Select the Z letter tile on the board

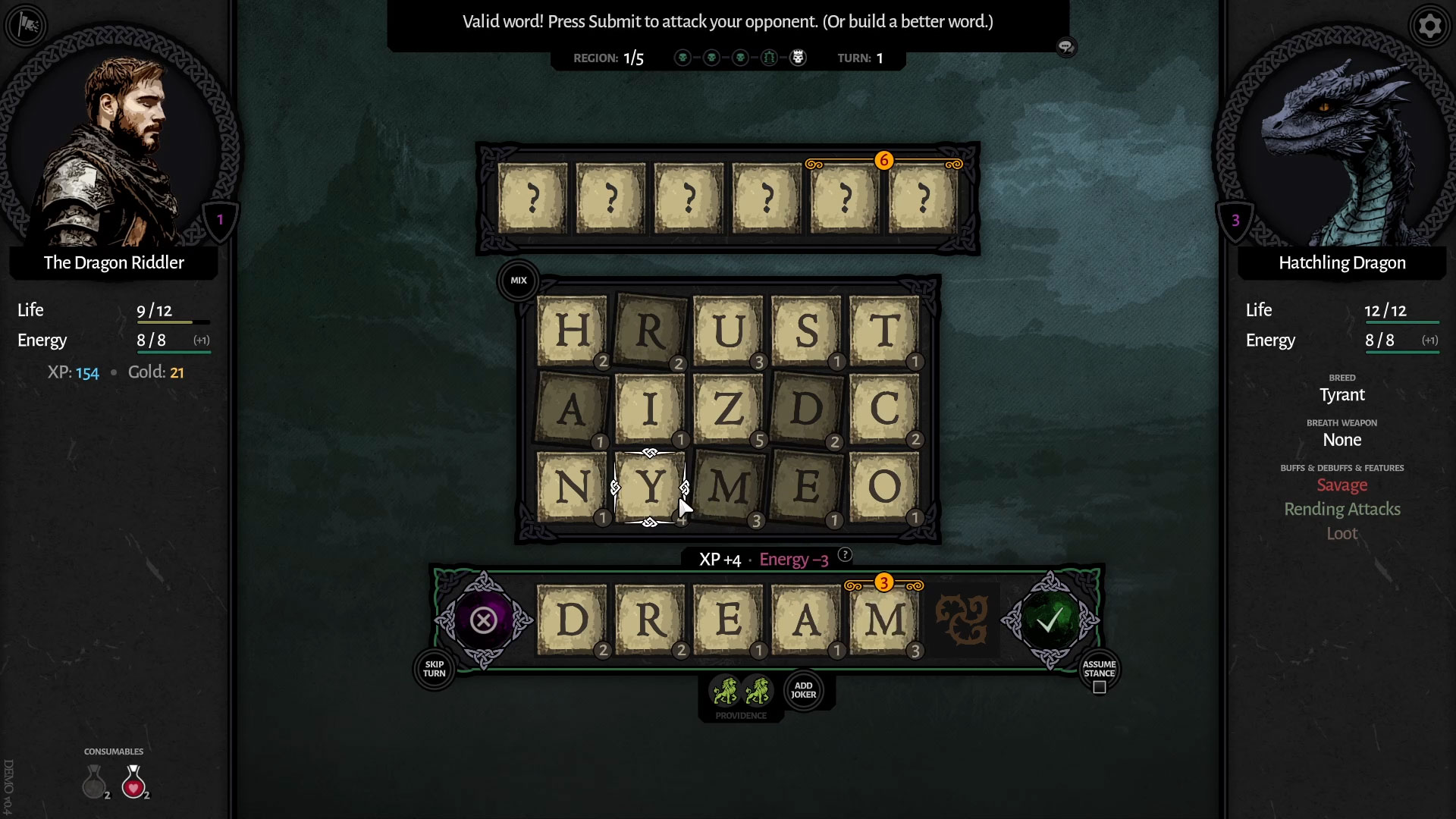coord(727,409)
